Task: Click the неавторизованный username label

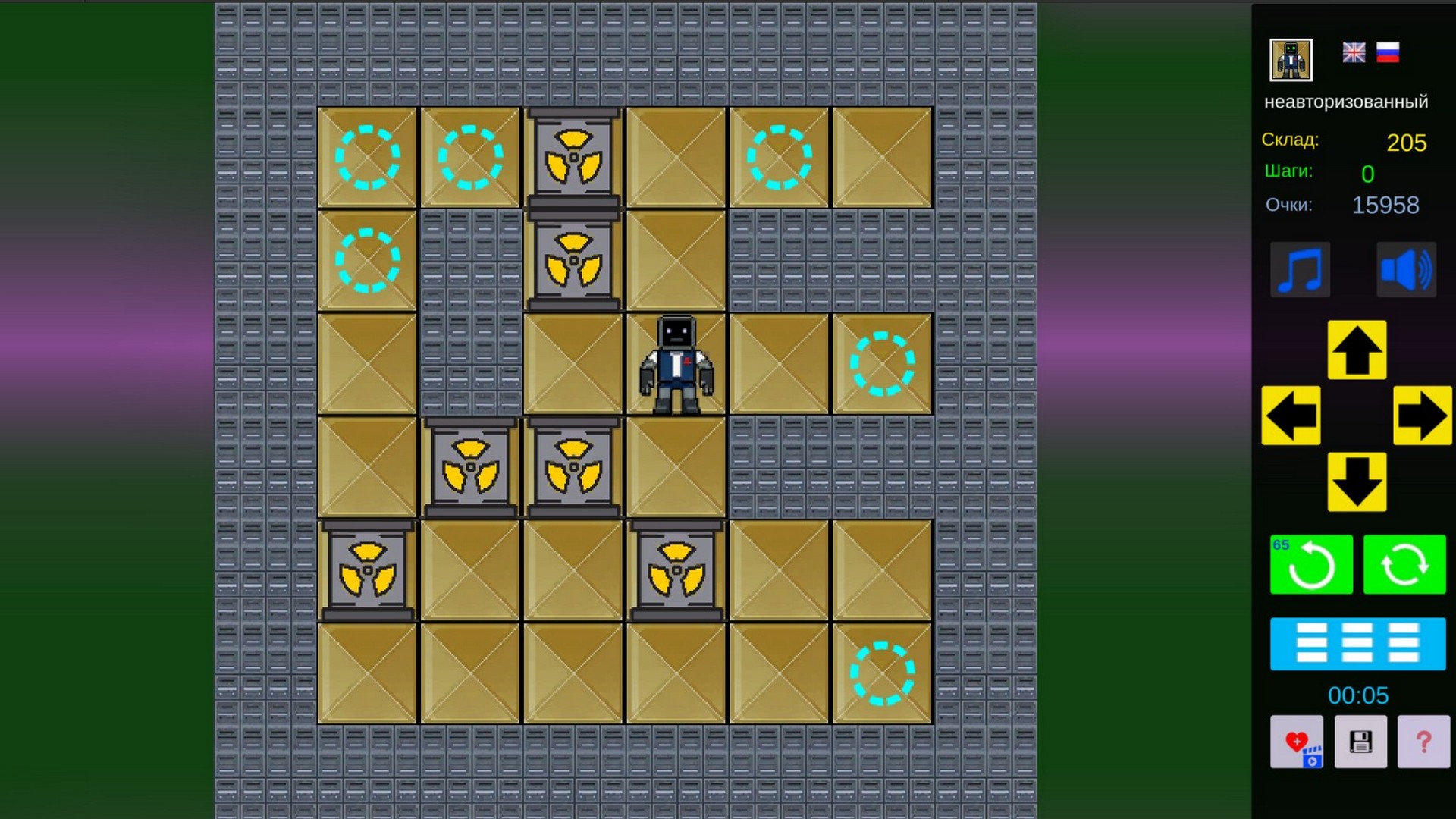Action: 1347,101
